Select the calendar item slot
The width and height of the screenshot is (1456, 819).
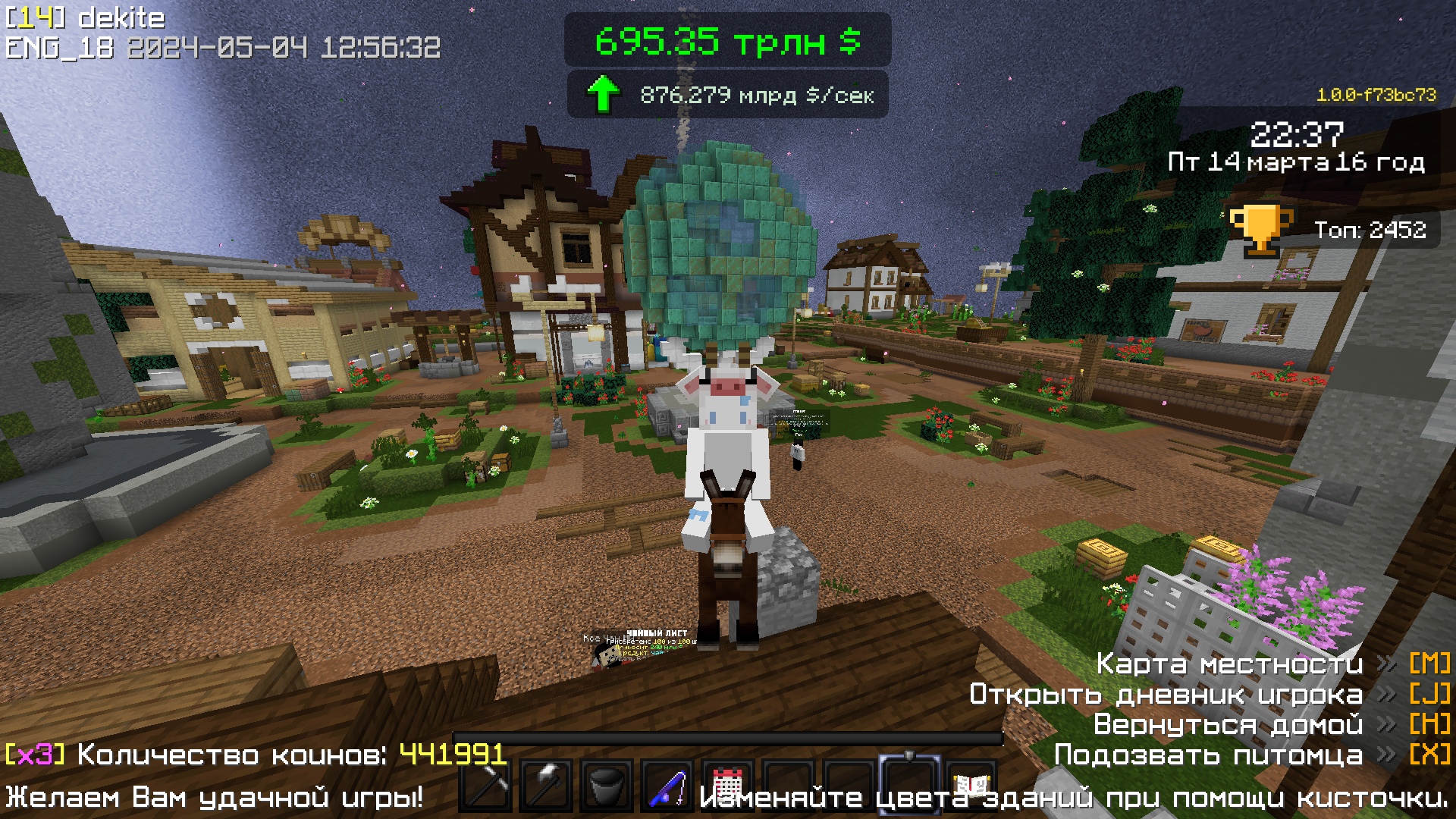click(x=728, y=784)
